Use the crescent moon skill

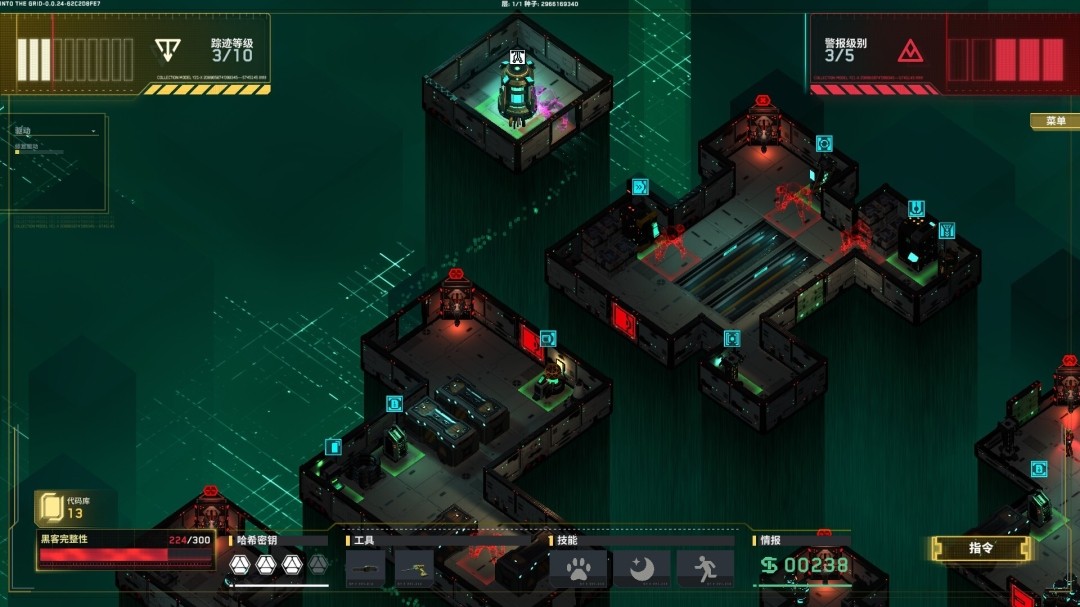tap(641, 568)
